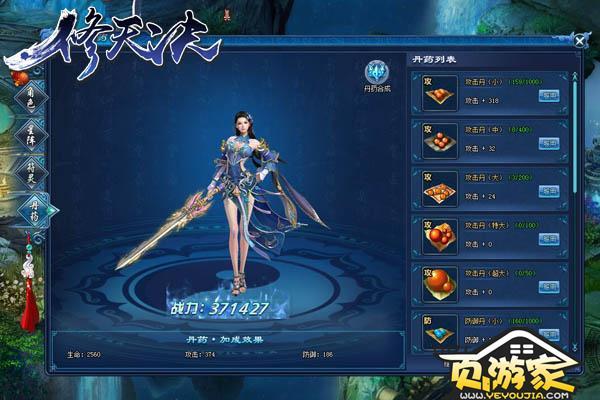The height and width of the screenshot is (400, 600).
Task: Select the 符灵 rune spirit tab
Action: tap(27, 170)
